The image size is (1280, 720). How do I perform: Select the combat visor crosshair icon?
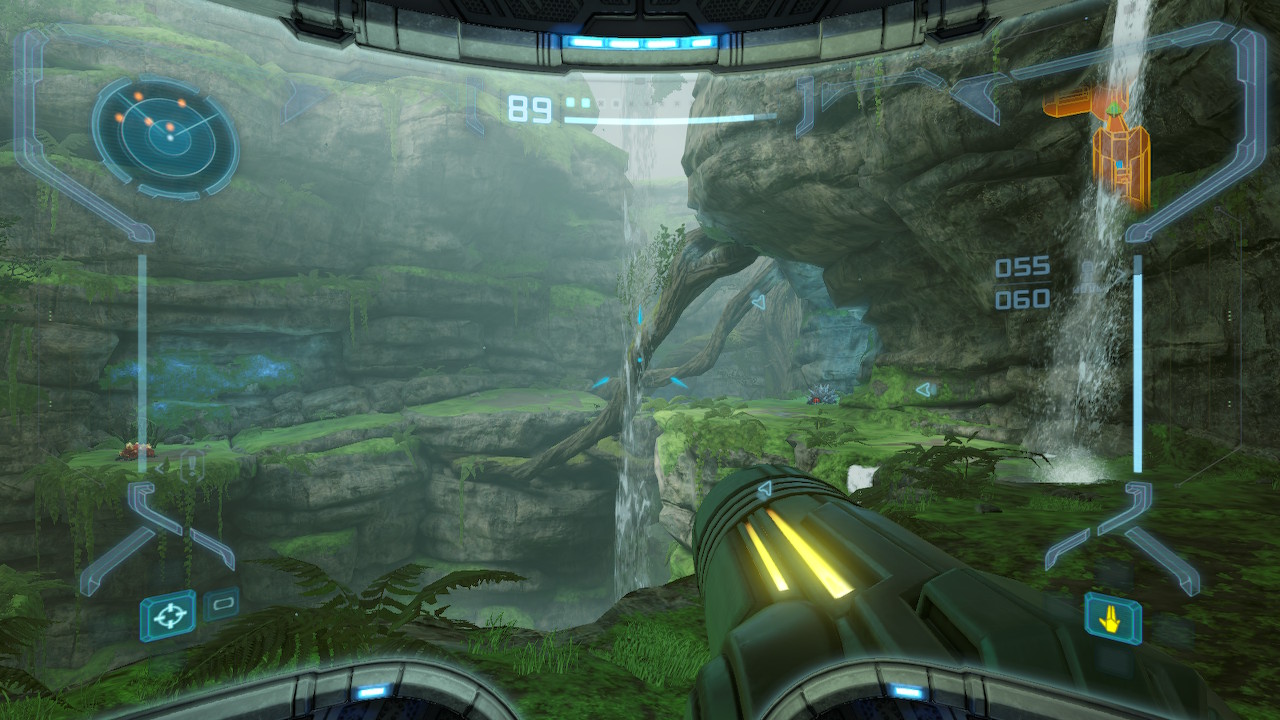(168, 614)
